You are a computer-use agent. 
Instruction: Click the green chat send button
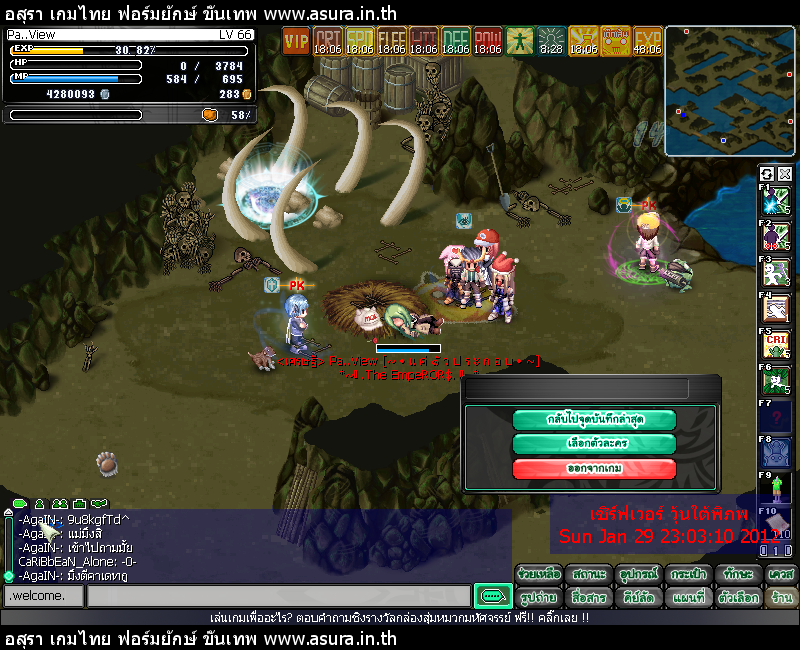pos(492,596)
